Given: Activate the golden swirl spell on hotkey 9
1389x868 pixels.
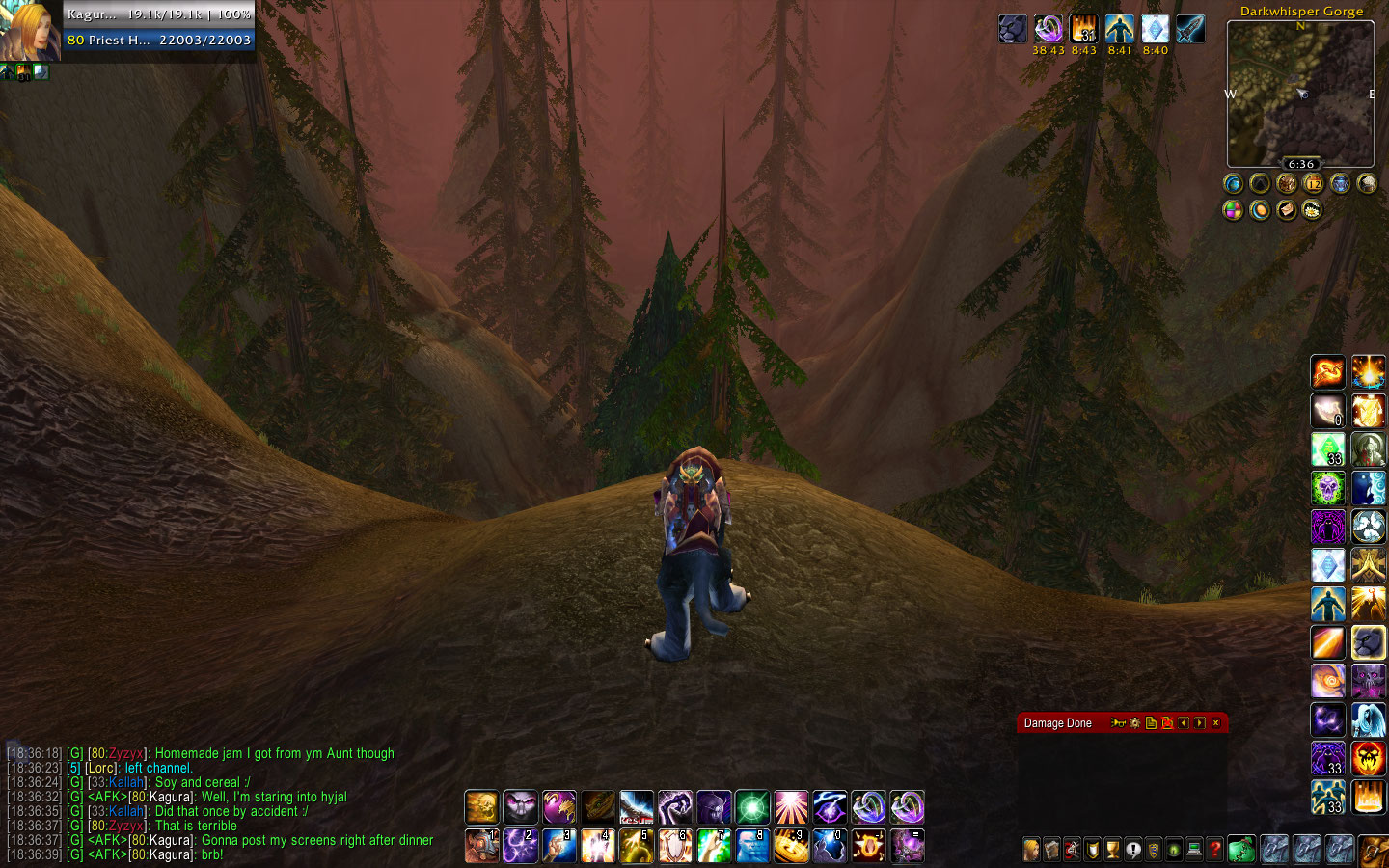Looking at the screenshot, I should coord(790,846).
